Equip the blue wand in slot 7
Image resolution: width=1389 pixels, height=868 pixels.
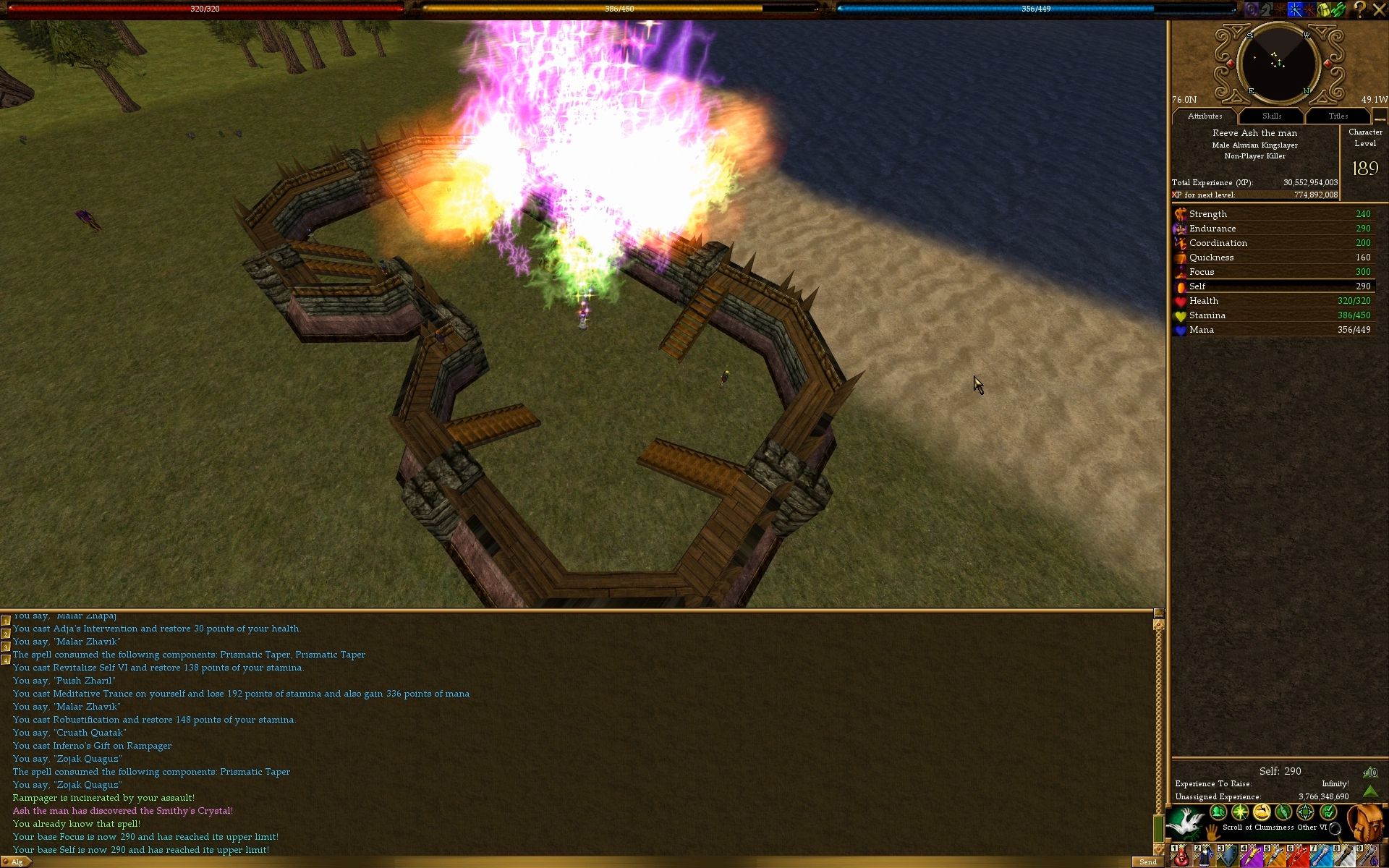pos(1320,856)
